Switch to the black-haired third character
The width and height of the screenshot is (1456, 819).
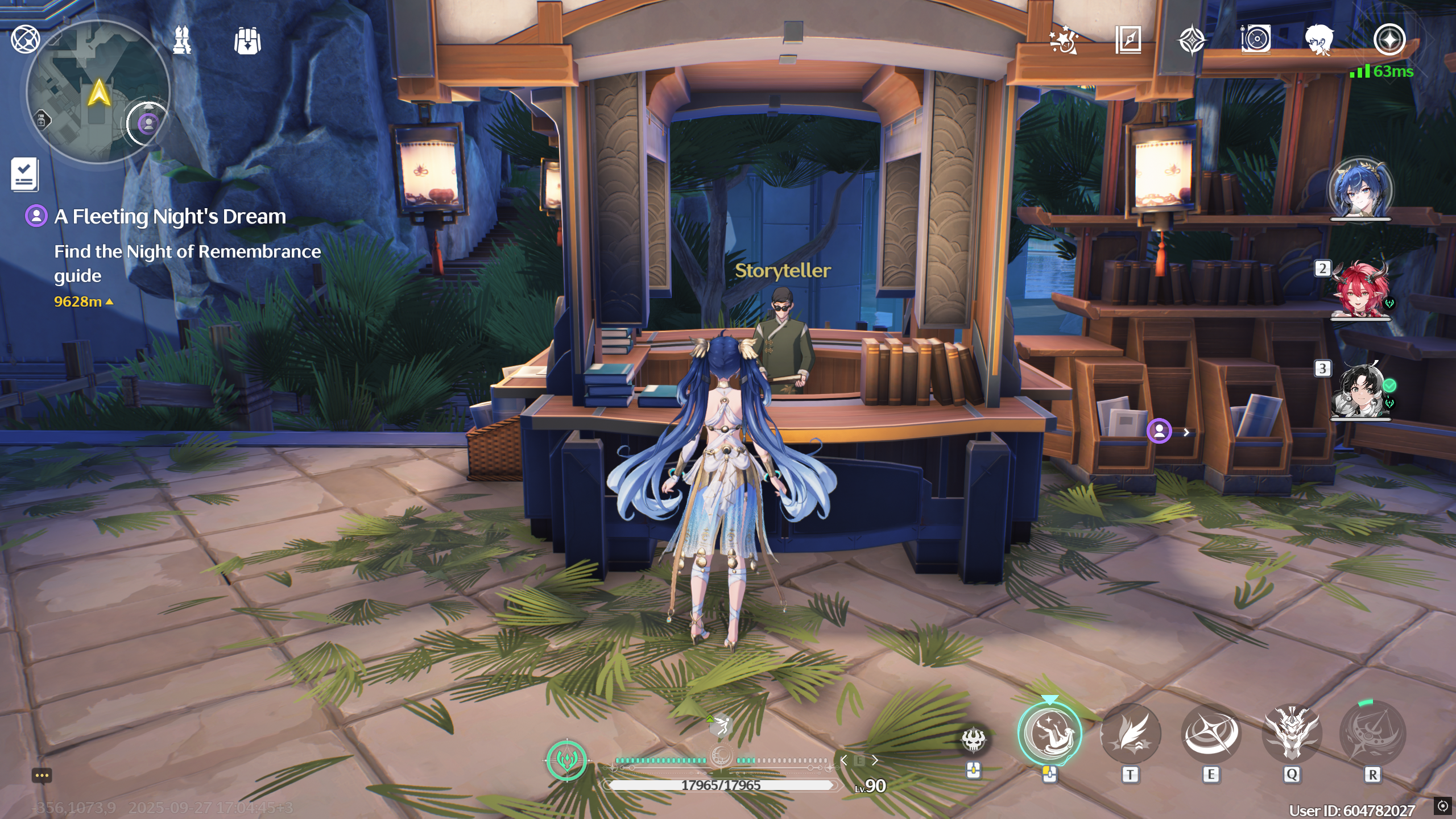click(x=1360, y=391)
